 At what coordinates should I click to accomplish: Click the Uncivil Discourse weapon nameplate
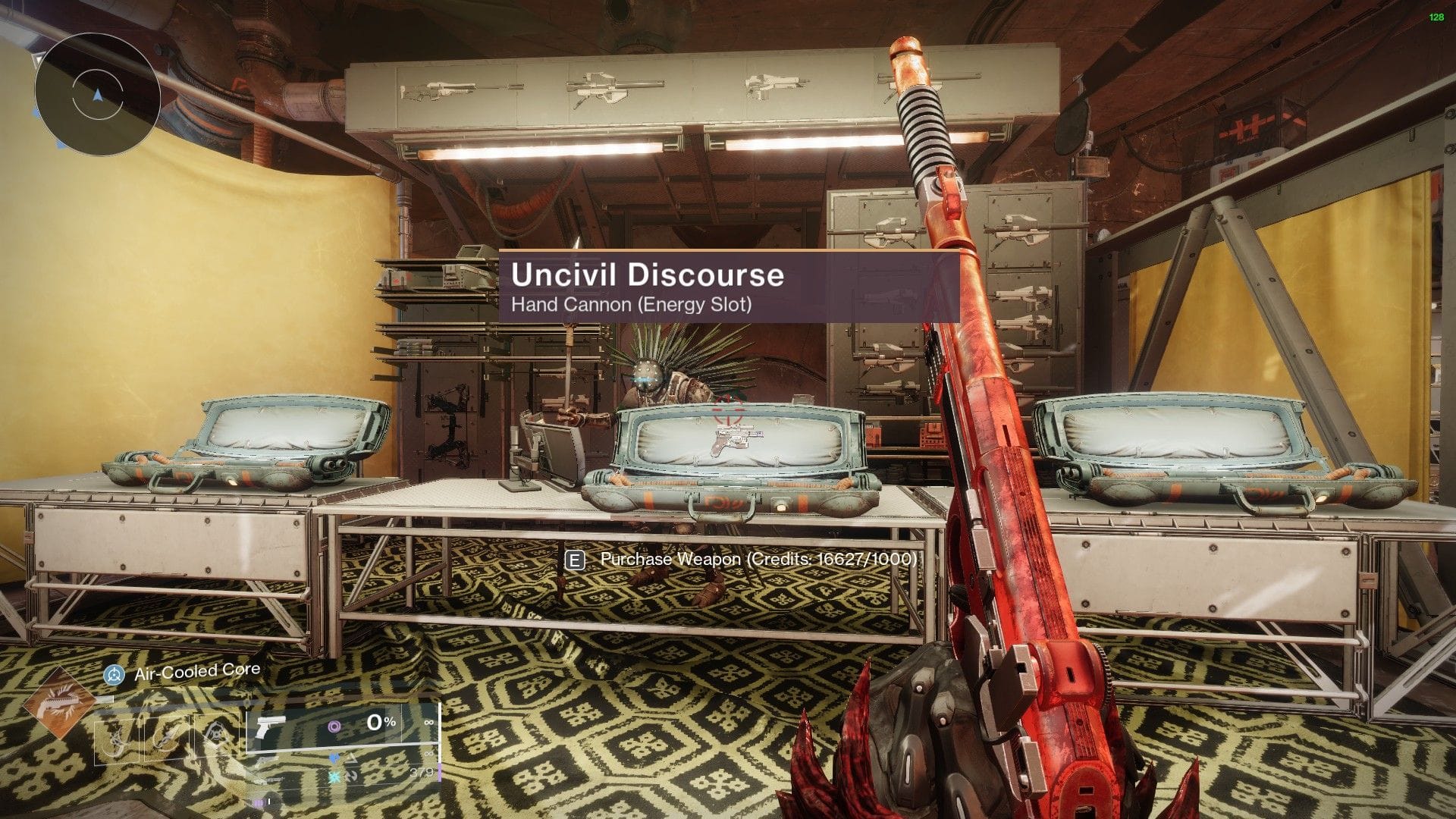[x=648, y=276]
